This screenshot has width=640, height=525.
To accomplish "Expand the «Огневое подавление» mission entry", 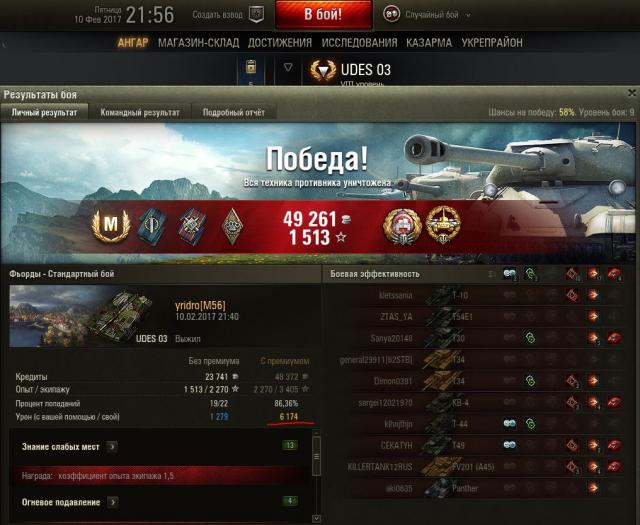I will pyautogui.click(x=113, y=501).
